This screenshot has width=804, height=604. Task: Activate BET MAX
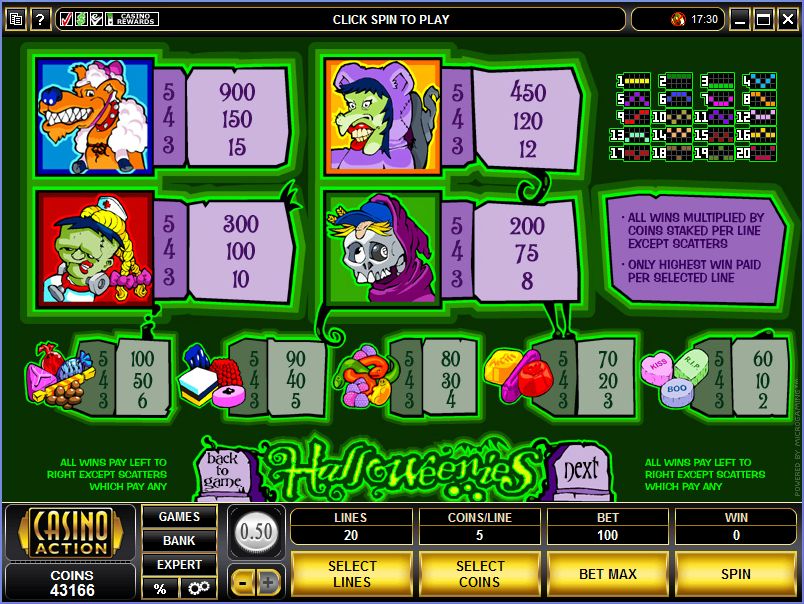(x=608, y=574)
